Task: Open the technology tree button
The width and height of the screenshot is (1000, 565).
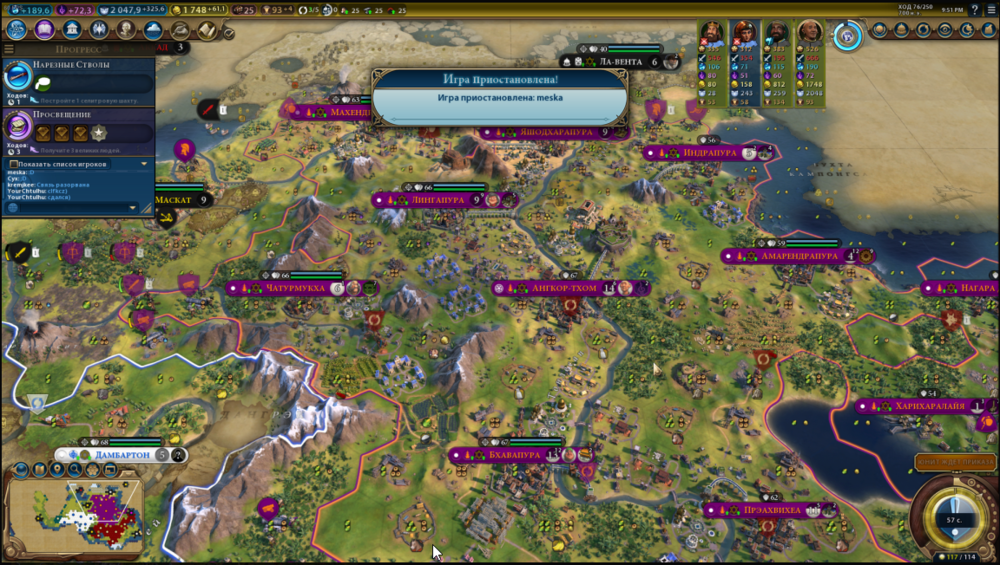Action: (16, 30)
